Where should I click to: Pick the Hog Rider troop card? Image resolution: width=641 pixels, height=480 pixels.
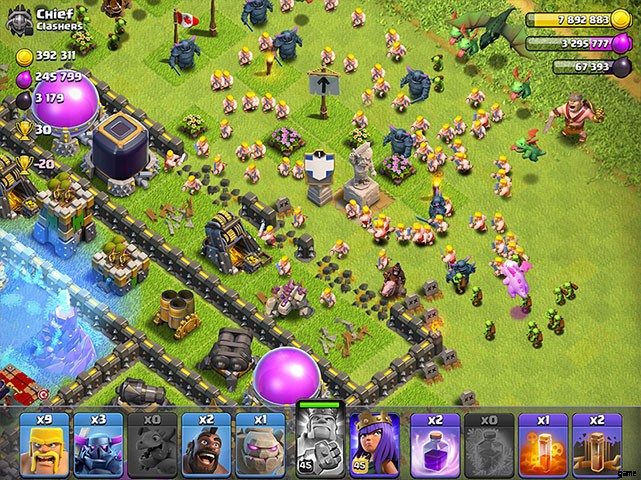206,443
